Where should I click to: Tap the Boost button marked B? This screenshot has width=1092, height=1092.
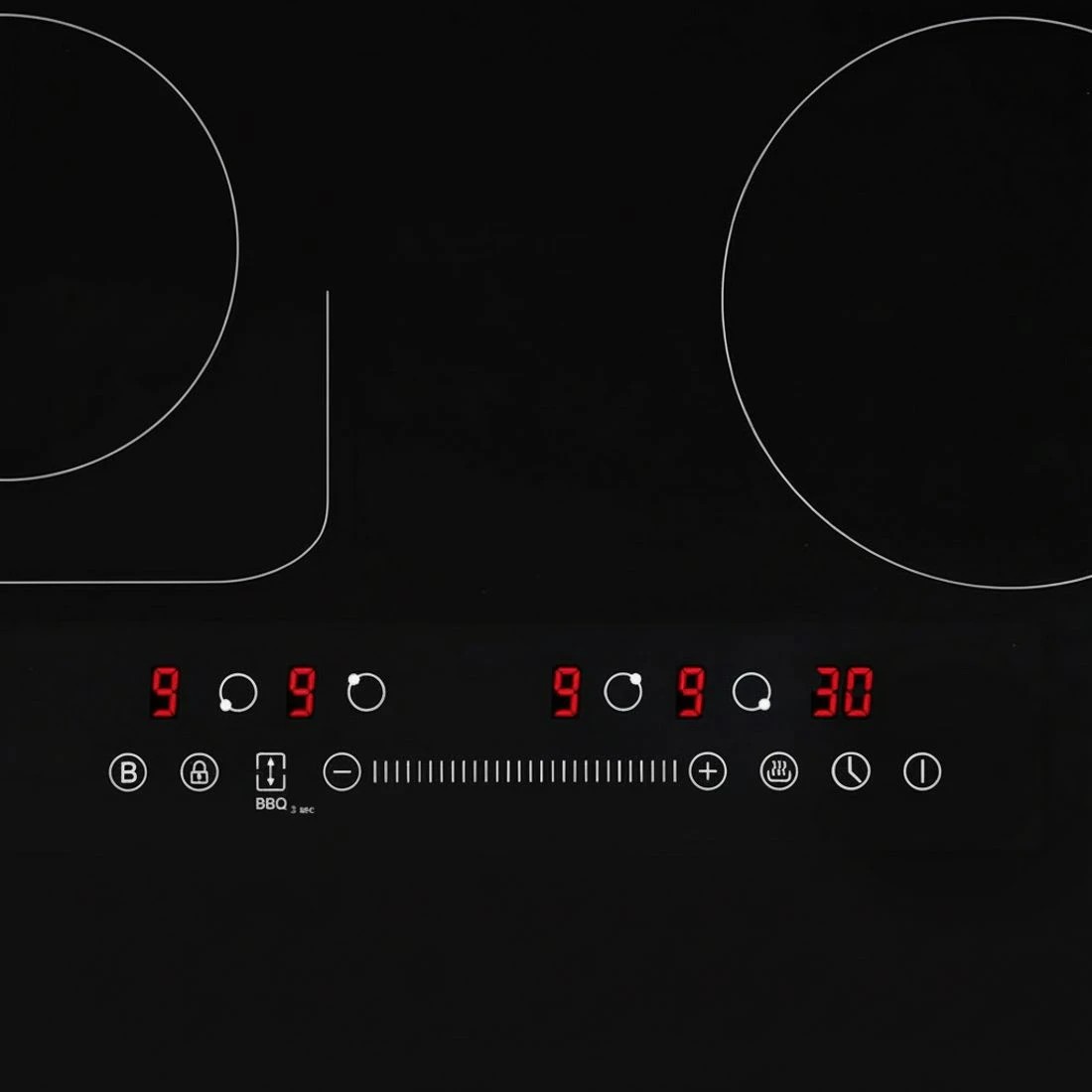127,772
